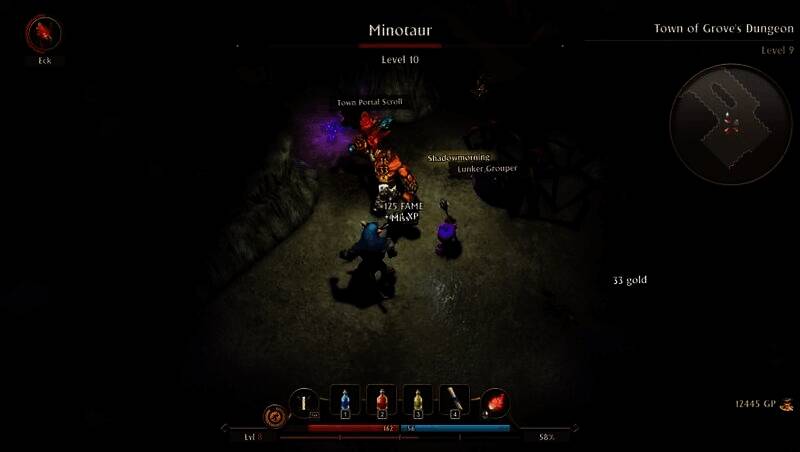
Task: Use the scroll in hotbar slot 4
Action: tap(455, 401)
